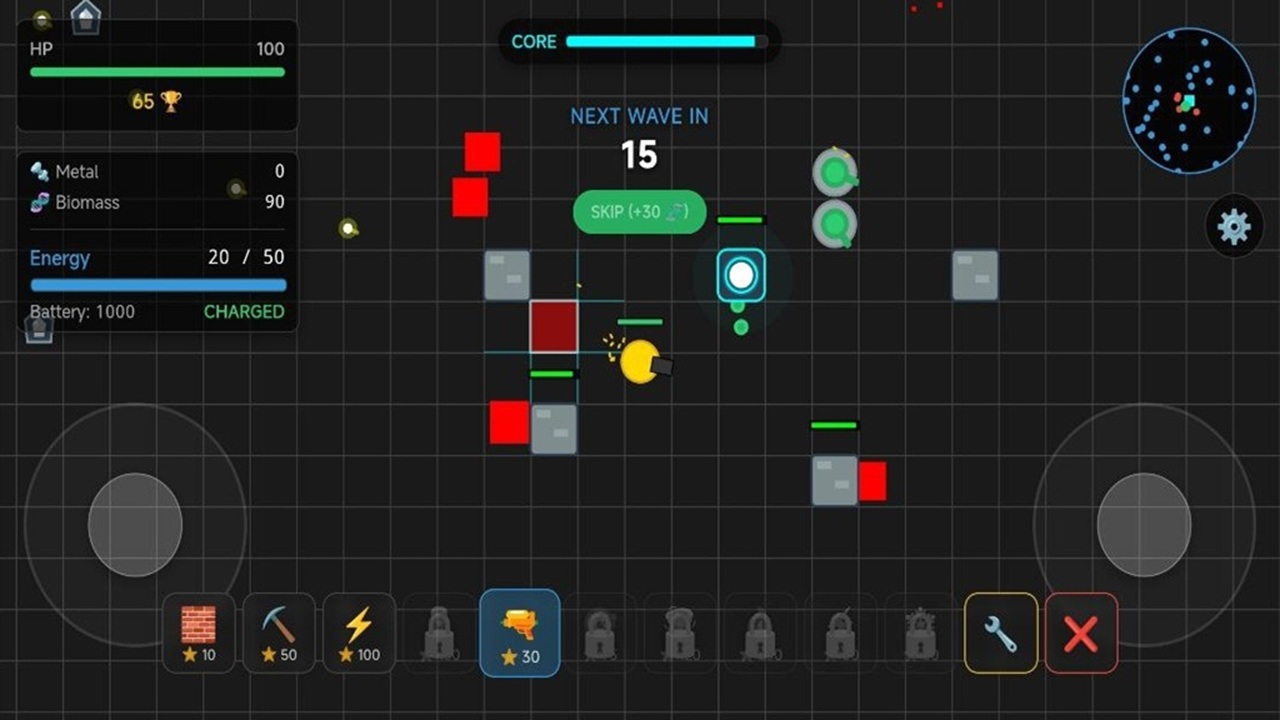Tap the first locked padlock slot
The height and width of the screenshot is (720, 1280).
[439, 632]
